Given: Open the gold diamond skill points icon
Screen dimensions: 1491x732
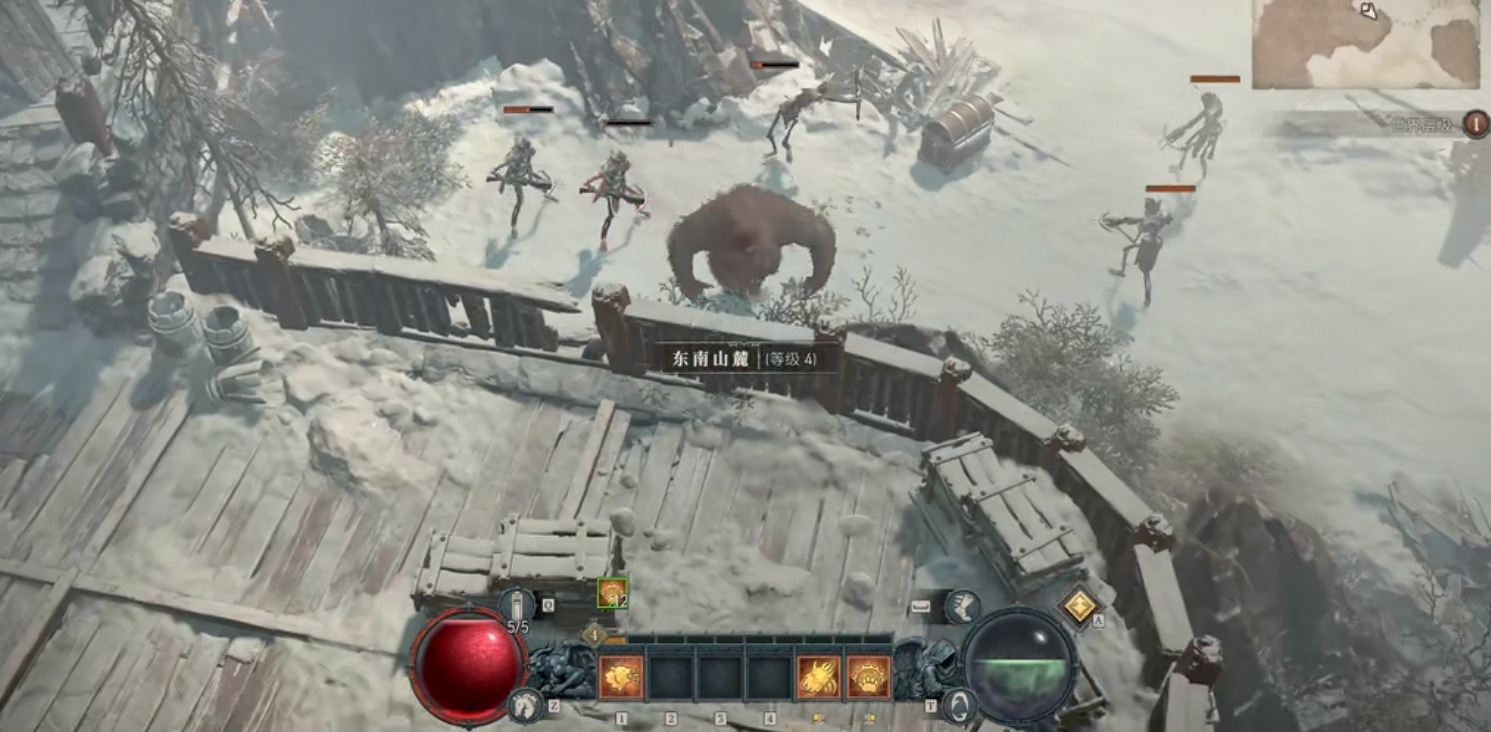Looking at the screenshot, I should [x=1079, y=605].
